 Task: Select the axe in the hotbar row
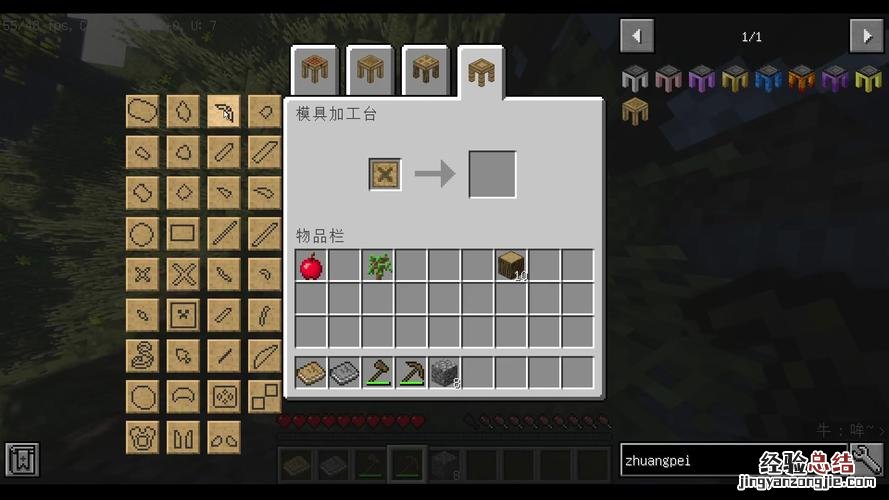coord(378,373)
